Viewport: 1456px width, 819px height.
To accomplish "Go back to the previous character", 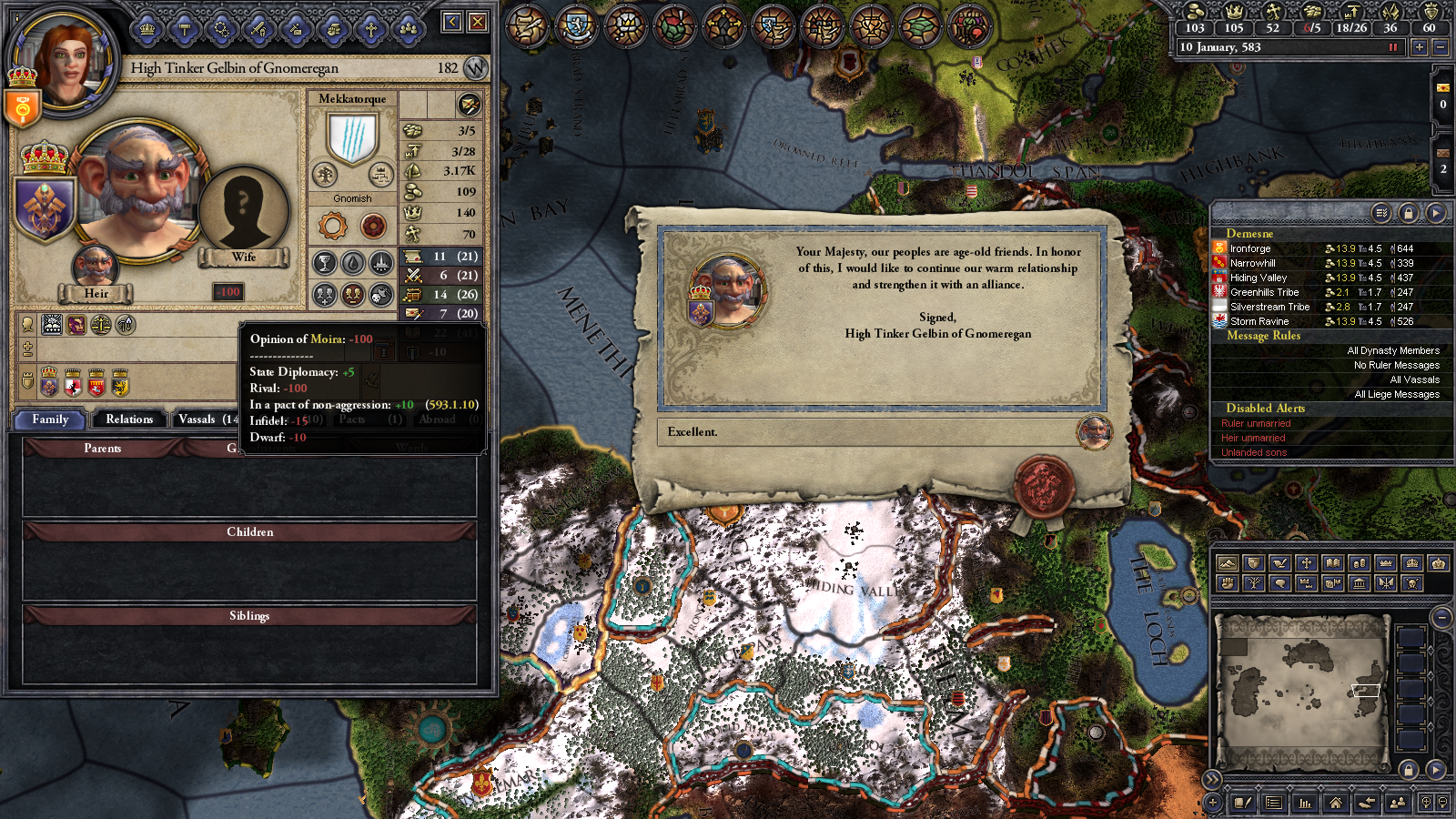I will pos(451,22).
